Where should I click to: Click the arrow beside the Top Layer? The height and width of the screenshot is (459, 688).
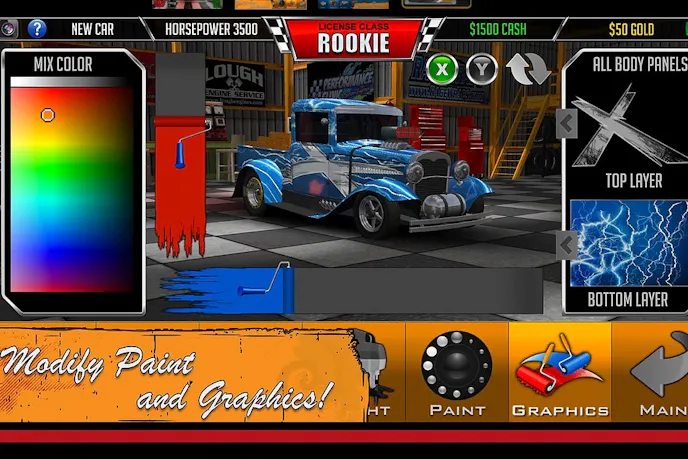click(x=567, y=124)
